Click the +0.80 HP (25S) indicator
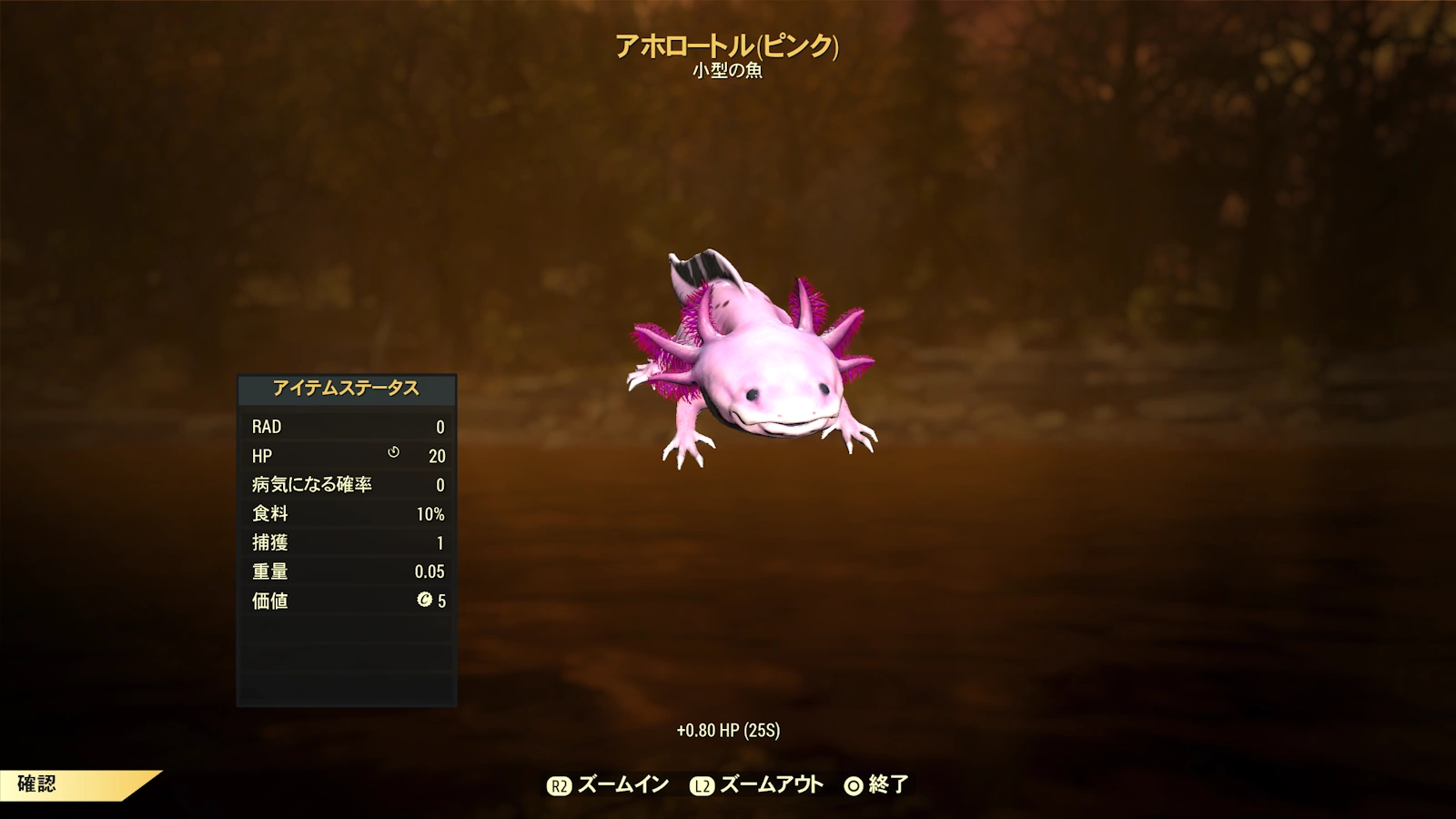 [730, 728]
